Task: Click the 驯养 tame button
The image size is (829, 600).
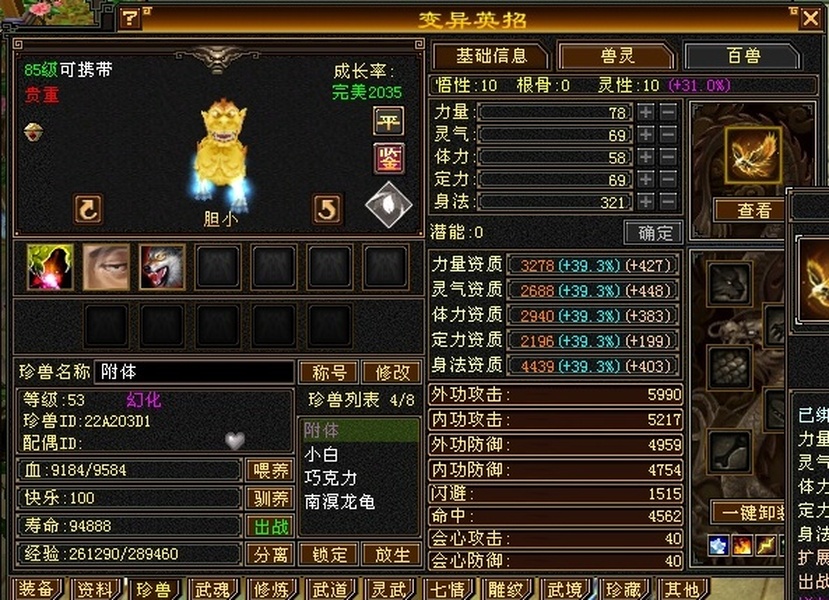Action: pos(269,498)
